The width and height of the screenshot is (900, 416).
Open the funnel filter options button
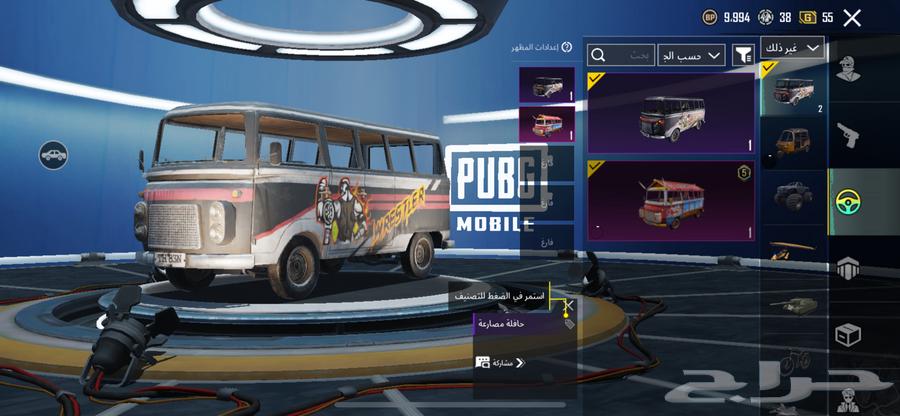743,55
